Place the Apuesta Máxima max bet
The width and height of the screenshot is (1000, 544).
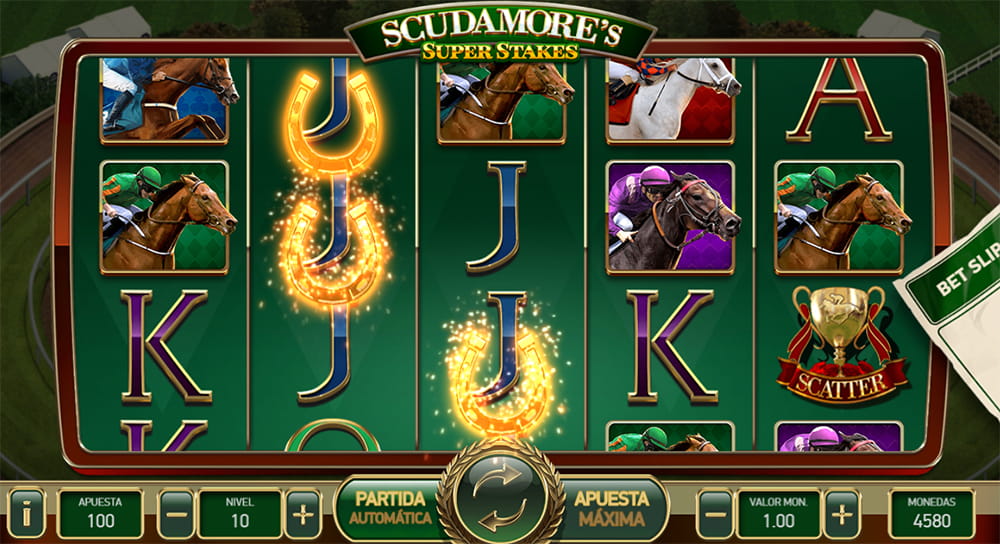[x=610, y=508]
